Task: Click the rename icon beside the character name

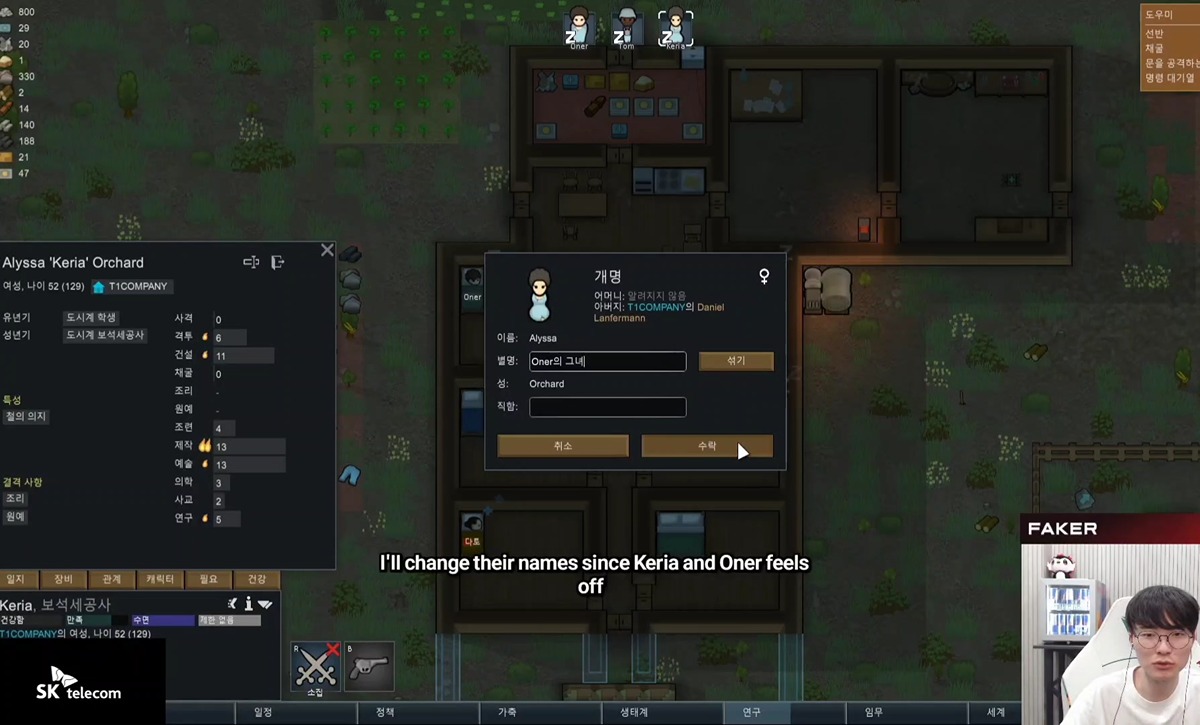Action: coord(251,262)
